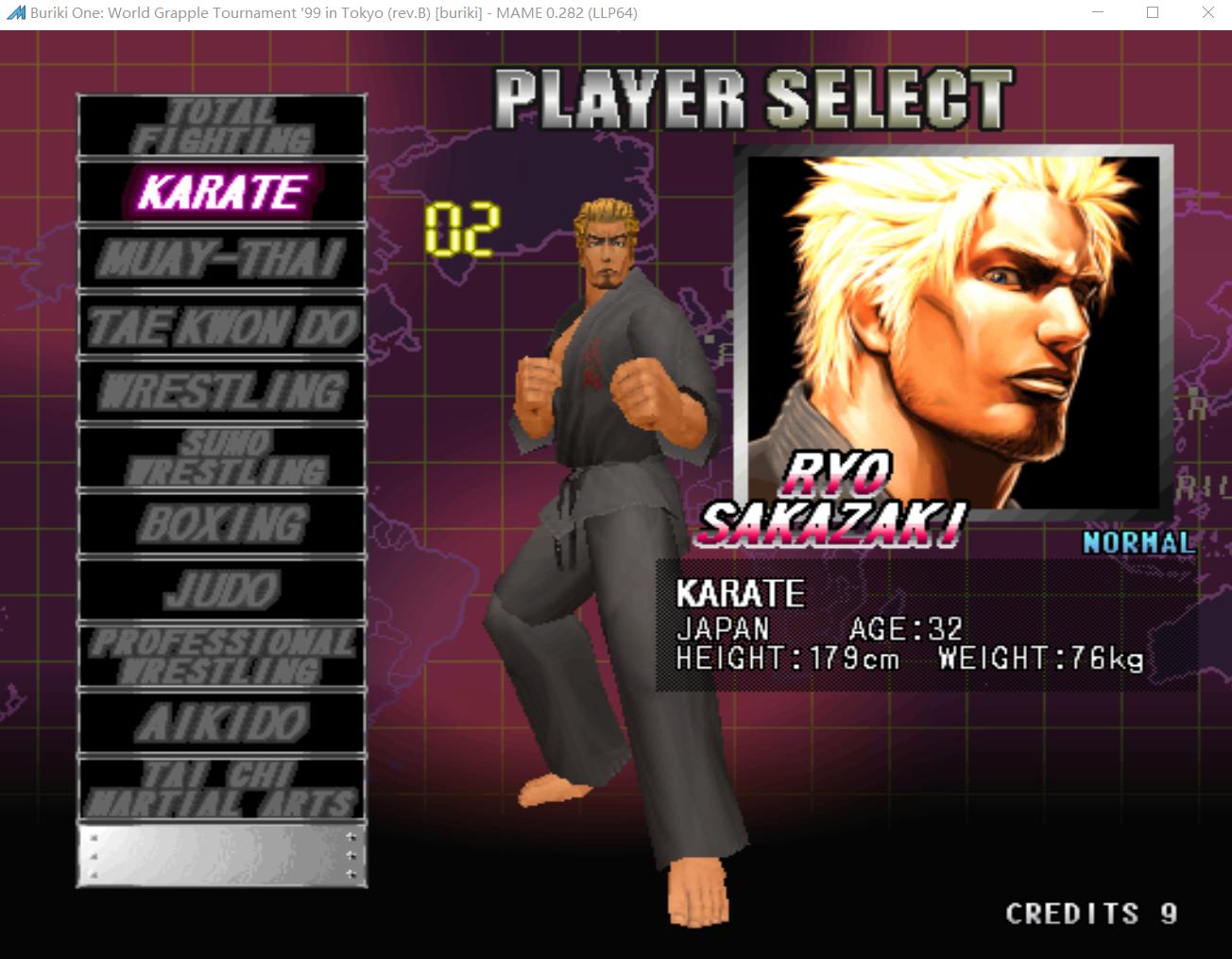
Task: Pick the Muay-Thai fighting style
Action: (x=222, y=259)
